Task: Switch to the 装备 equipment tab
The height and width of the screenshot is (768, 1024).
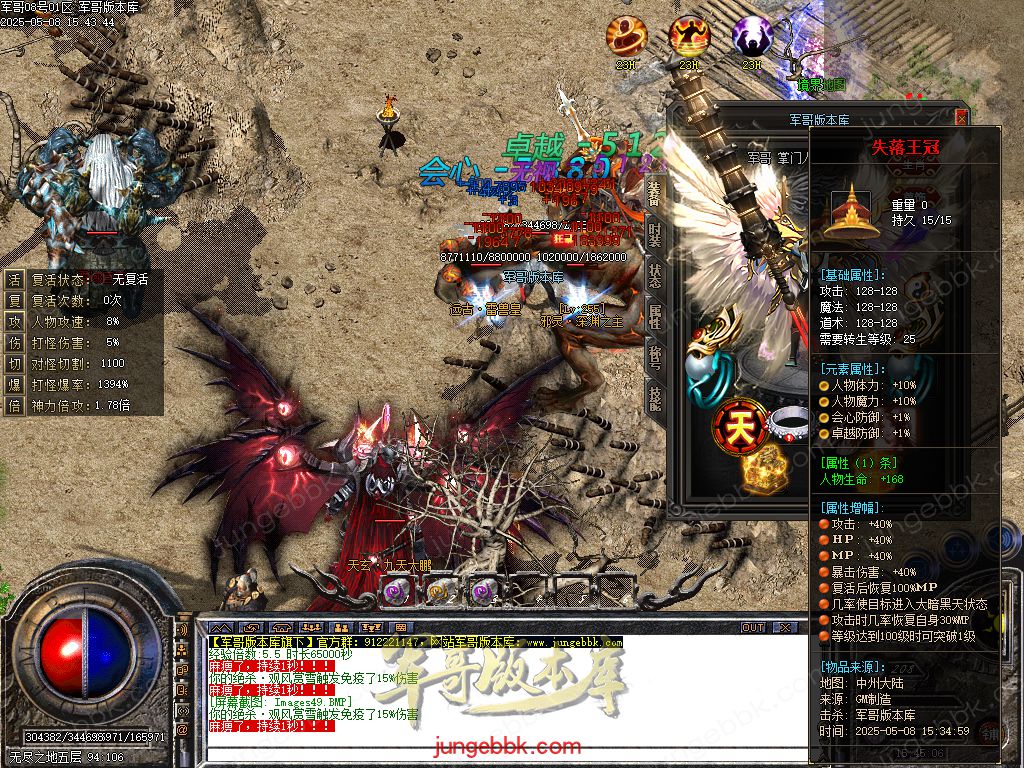Action: click(x=654, y=192)
